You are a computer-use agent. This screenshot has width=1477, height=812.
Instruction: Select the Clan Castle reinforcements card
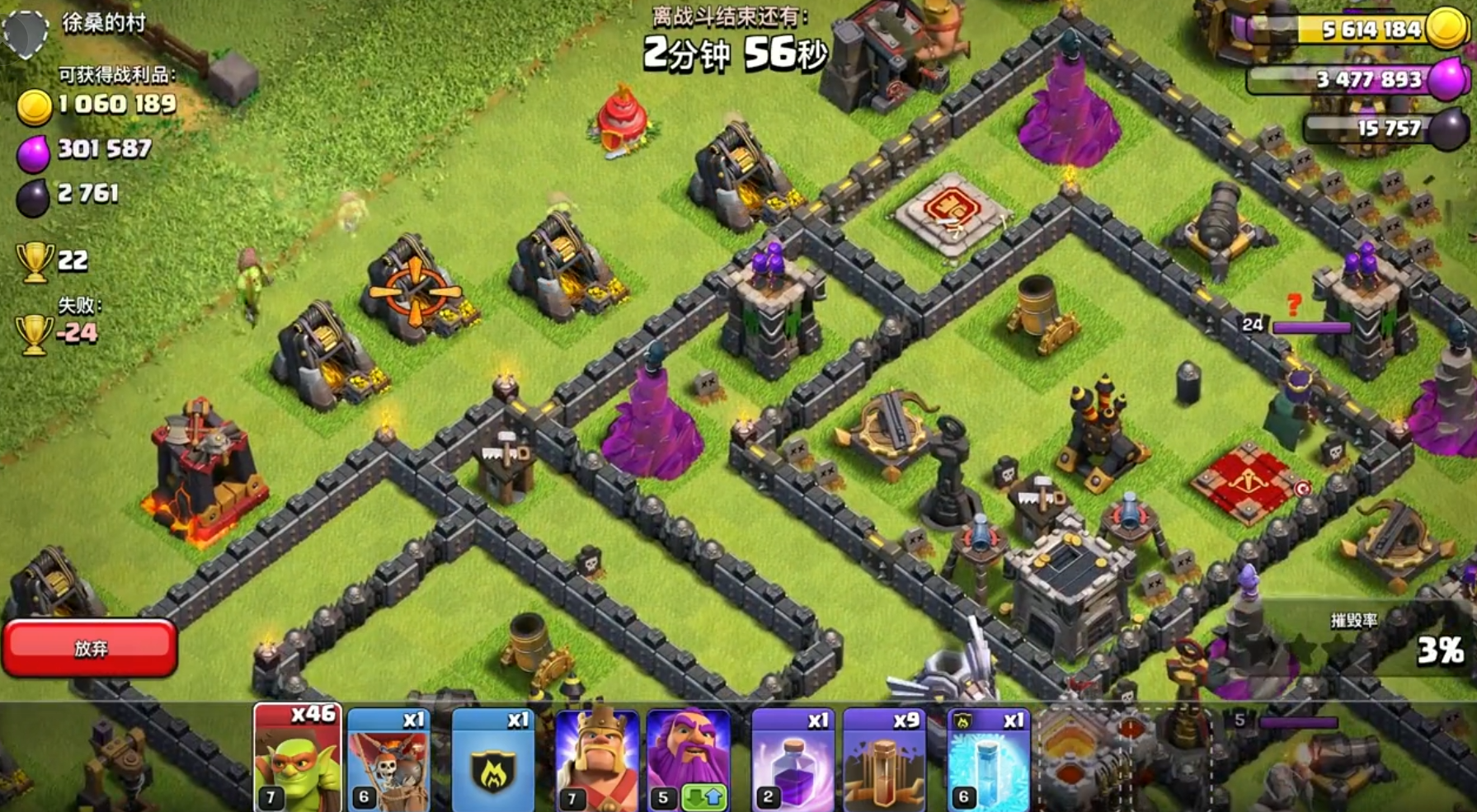pyautogui.click(x=492, y=758)
